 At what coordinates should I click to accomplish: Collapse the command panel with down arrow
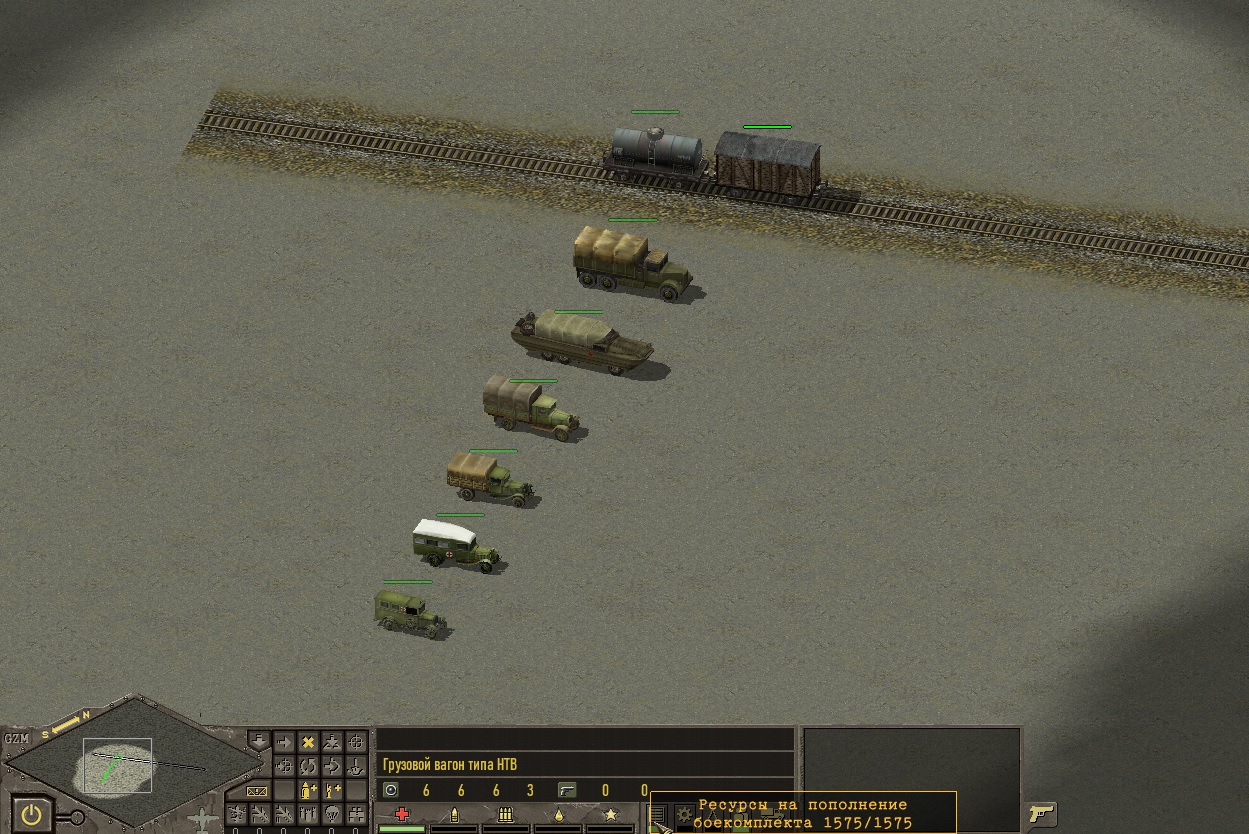pos(258,742)
